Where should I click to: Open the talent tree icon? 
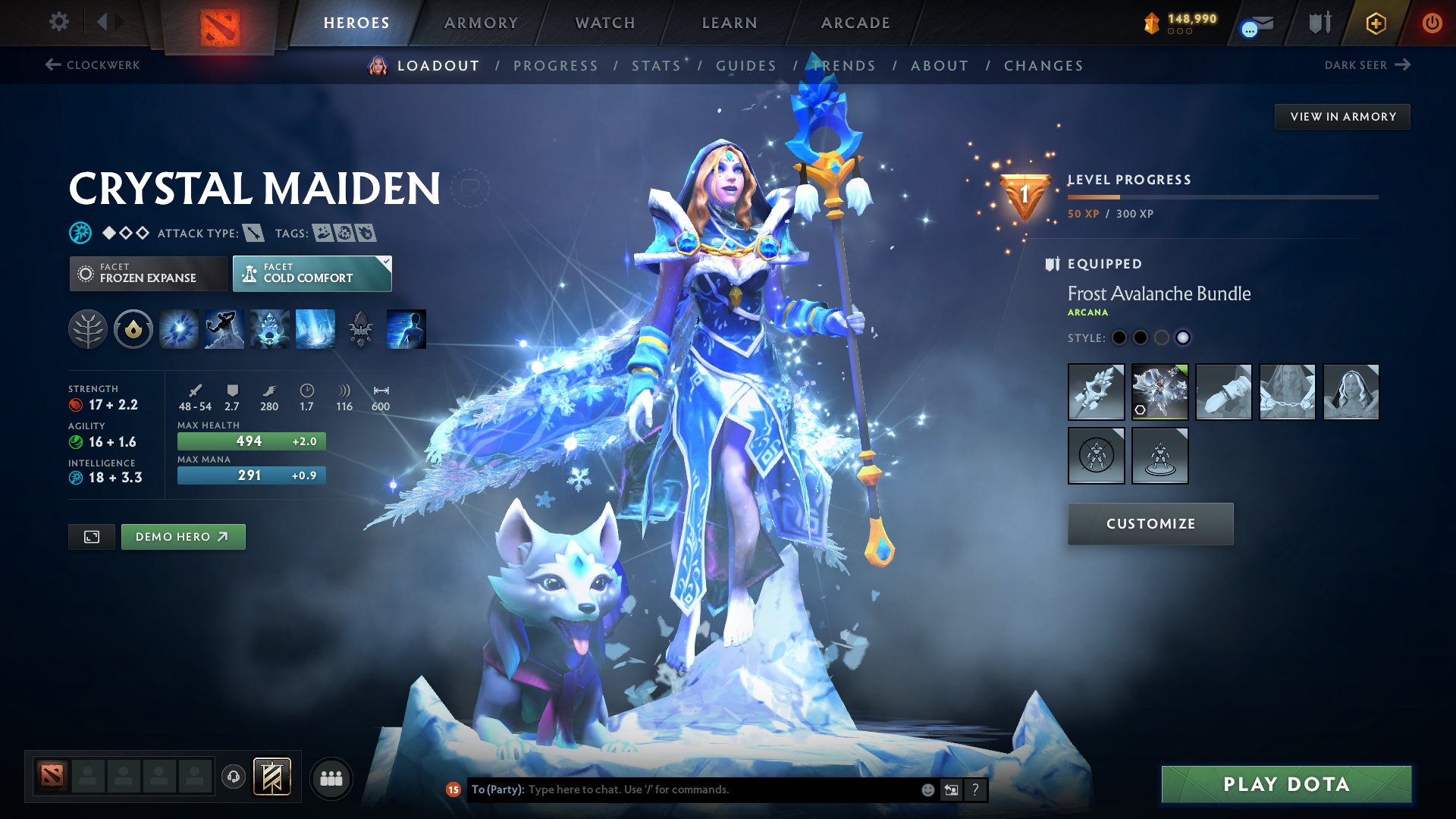point(88,328)
